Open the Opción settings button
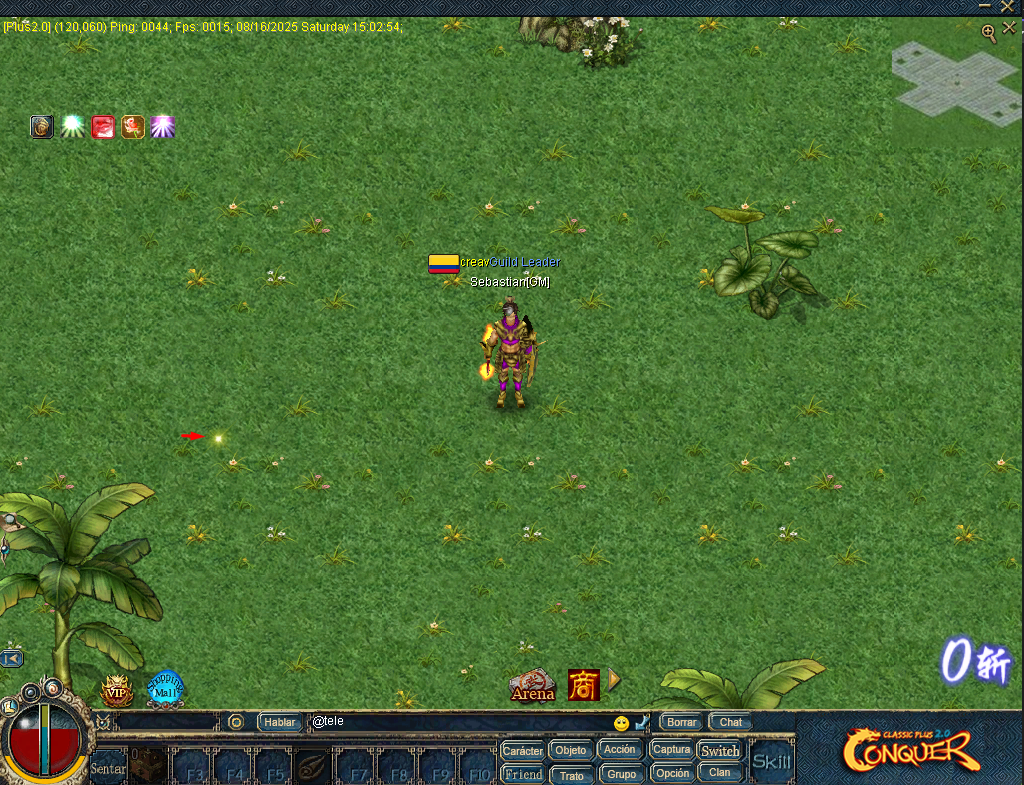Viewport: 1024px width, 785px height. click(x=671, y=773)
